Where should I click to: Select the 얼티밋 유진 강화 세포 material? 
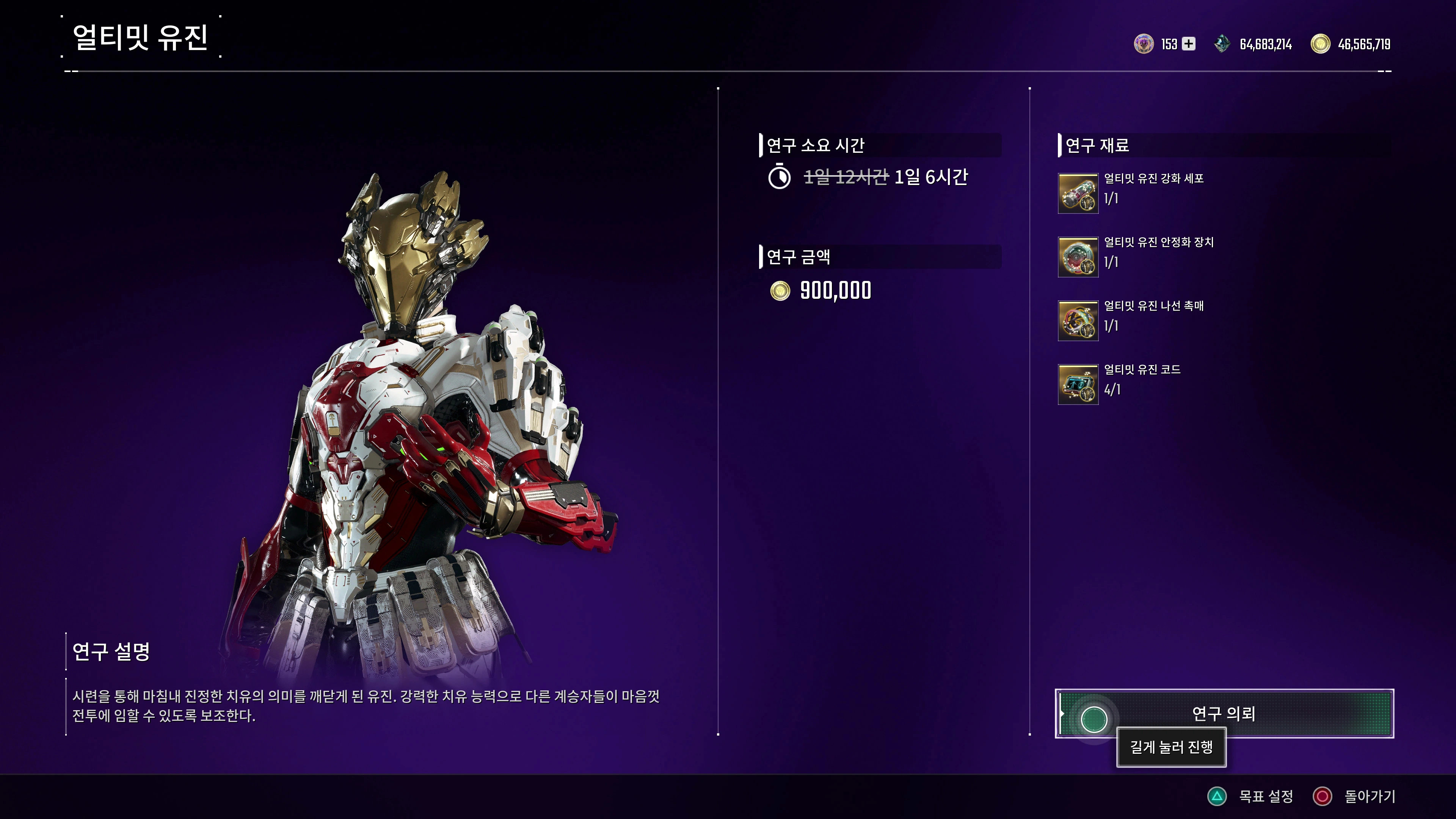pyautogui.click(x=1078, y=193)
